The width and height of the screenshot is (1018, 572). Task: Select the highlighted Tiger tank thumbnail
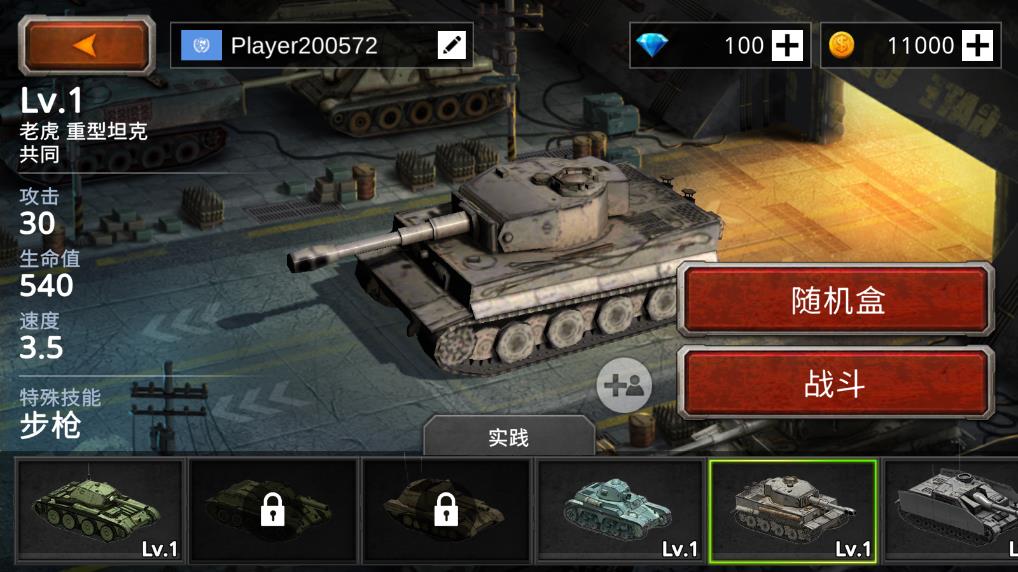(792, 510)
